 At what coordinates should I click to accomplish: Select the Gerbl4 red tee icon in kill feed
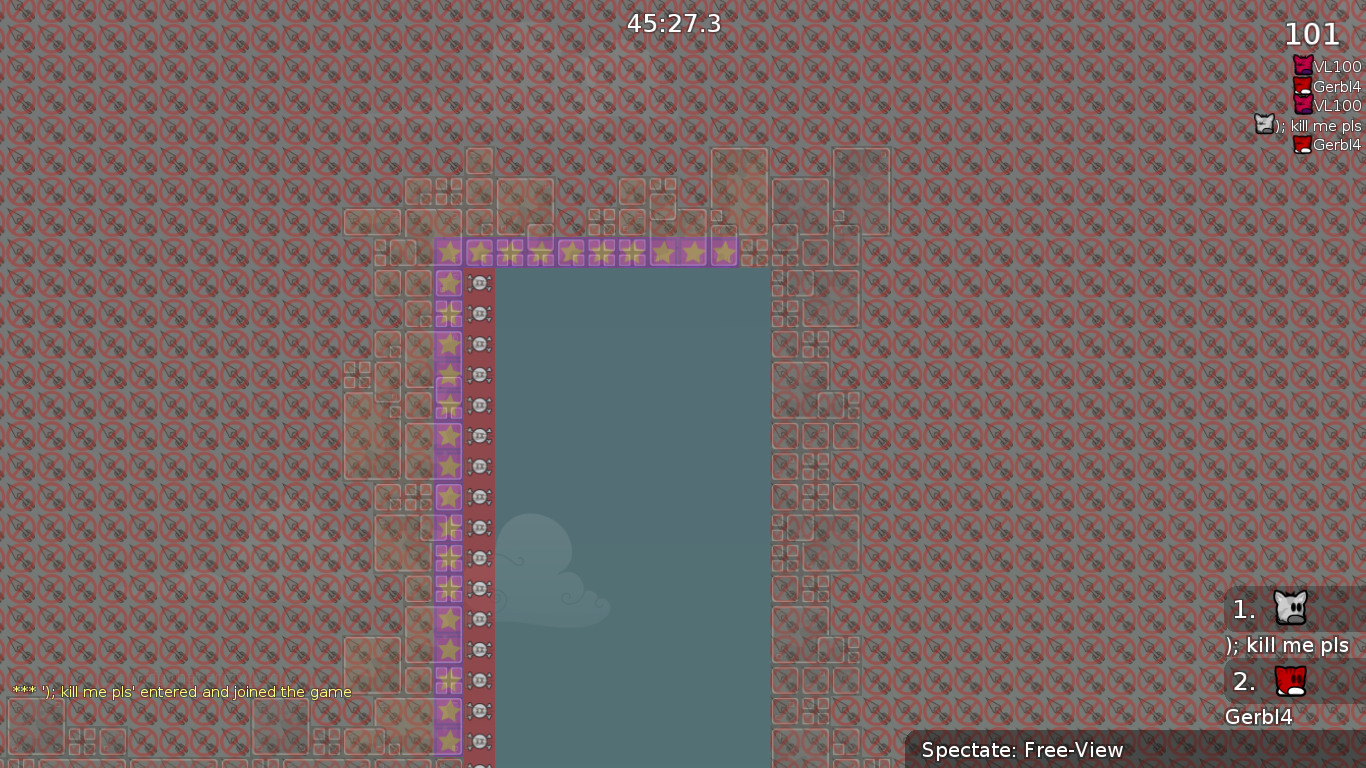coord(1304,86)
